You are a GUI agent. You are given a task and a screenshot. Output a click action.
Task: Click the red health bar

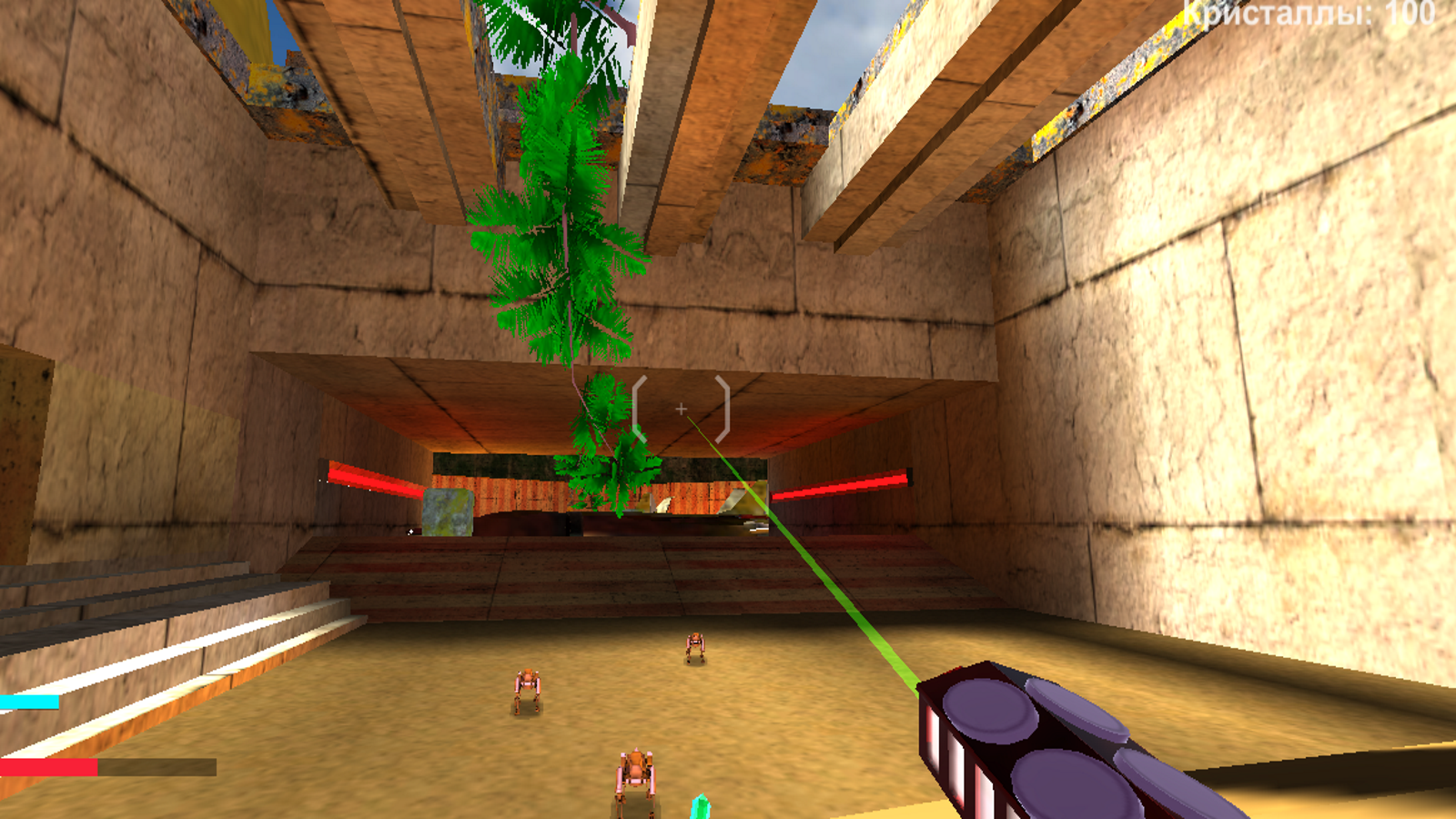coord(50,767)
